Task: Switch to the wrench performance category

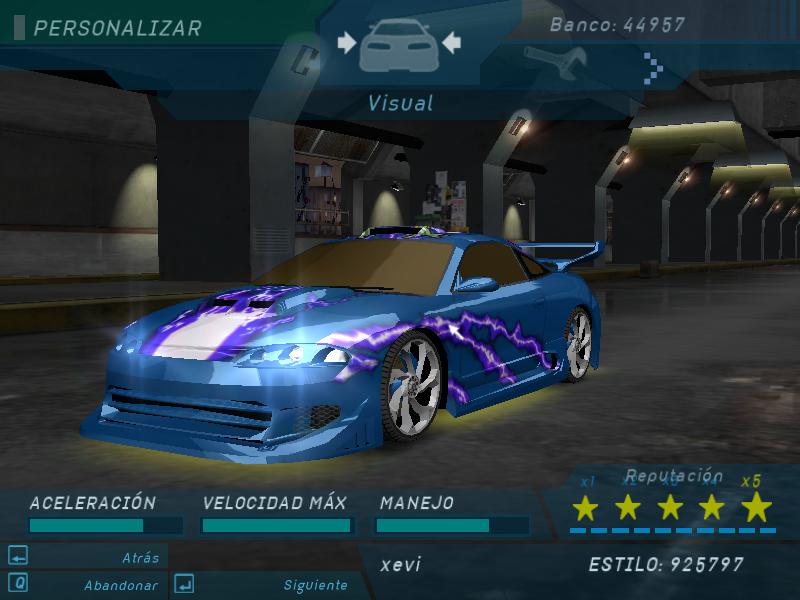Action: pos(546,63)
